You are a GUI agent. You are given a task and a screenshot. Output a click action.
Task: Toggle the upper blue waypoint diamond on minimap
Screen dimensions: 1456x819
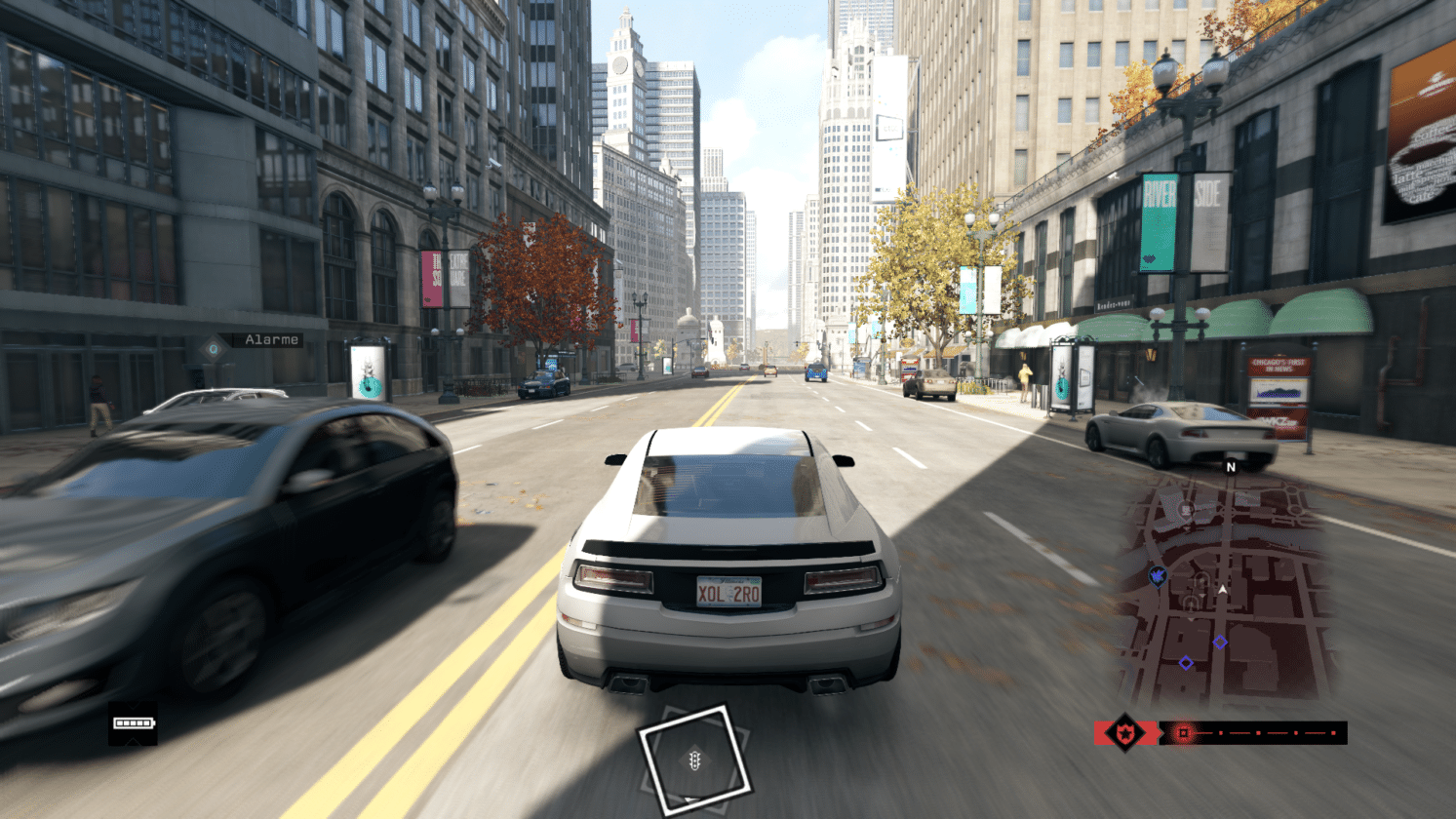1220,643
